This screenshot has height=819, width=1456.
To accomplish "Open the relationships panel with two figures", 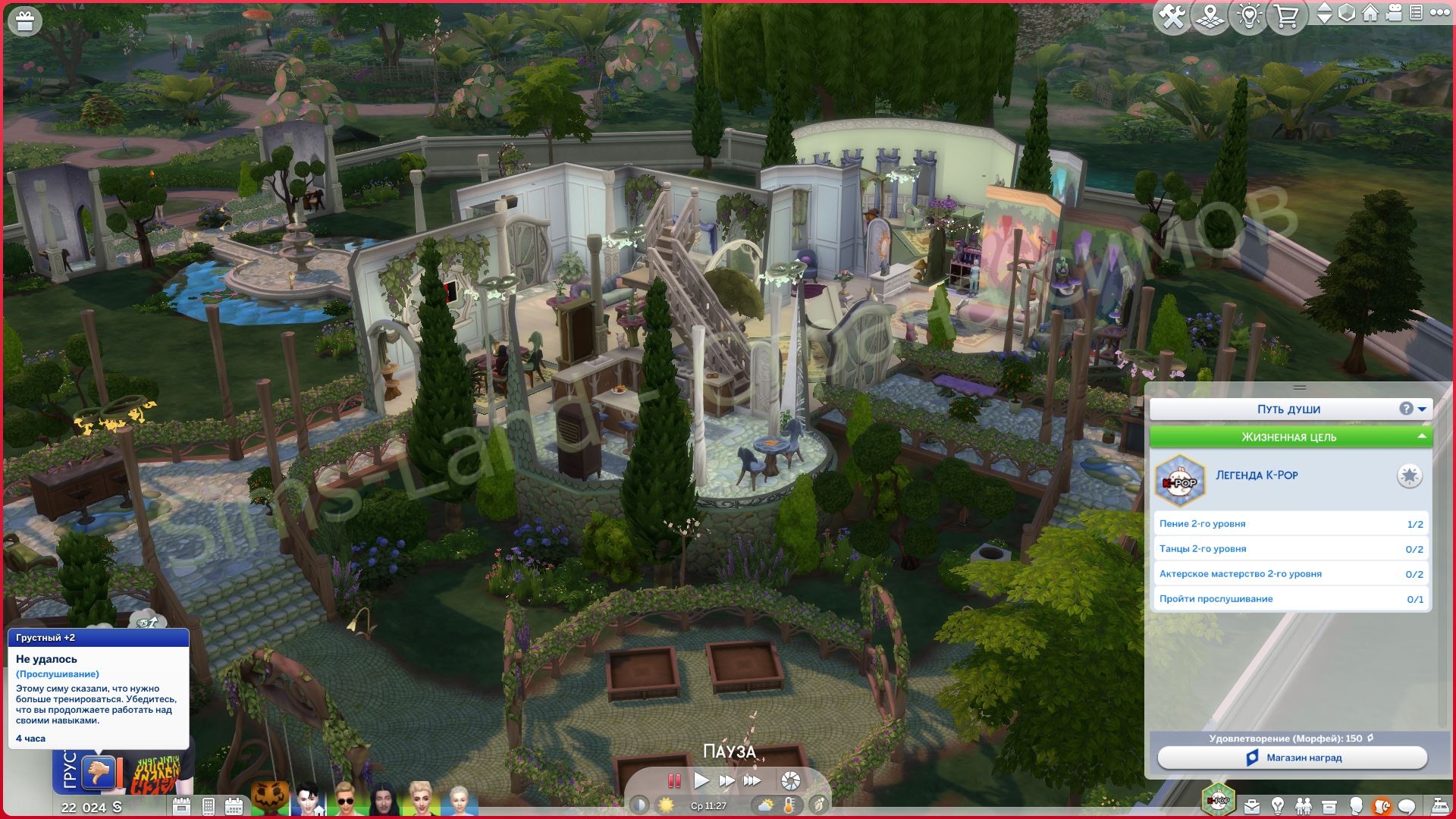I will (1304, 806).
